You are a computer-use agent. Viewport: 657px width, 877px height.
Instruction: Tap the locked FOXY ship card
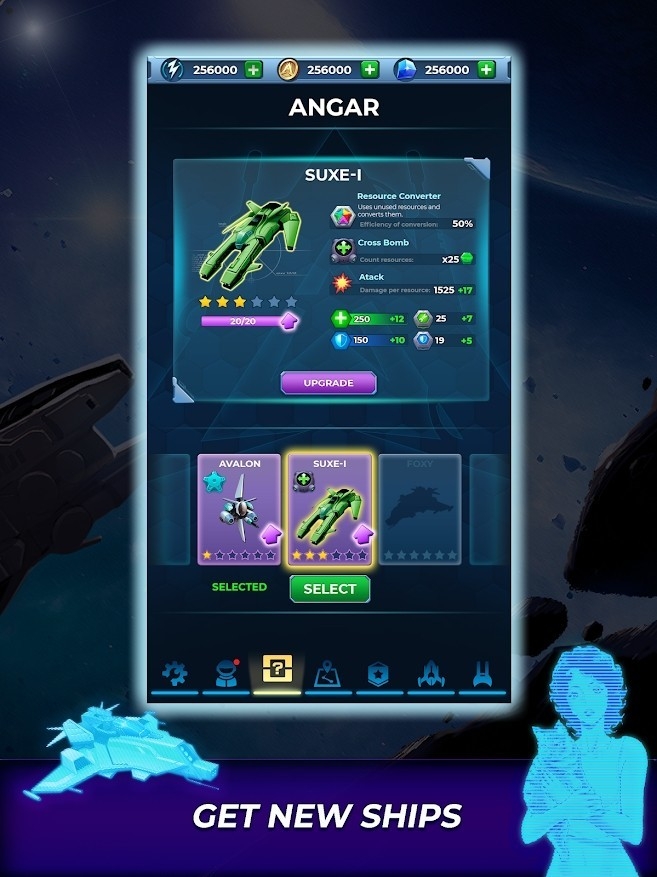point(420,508)
